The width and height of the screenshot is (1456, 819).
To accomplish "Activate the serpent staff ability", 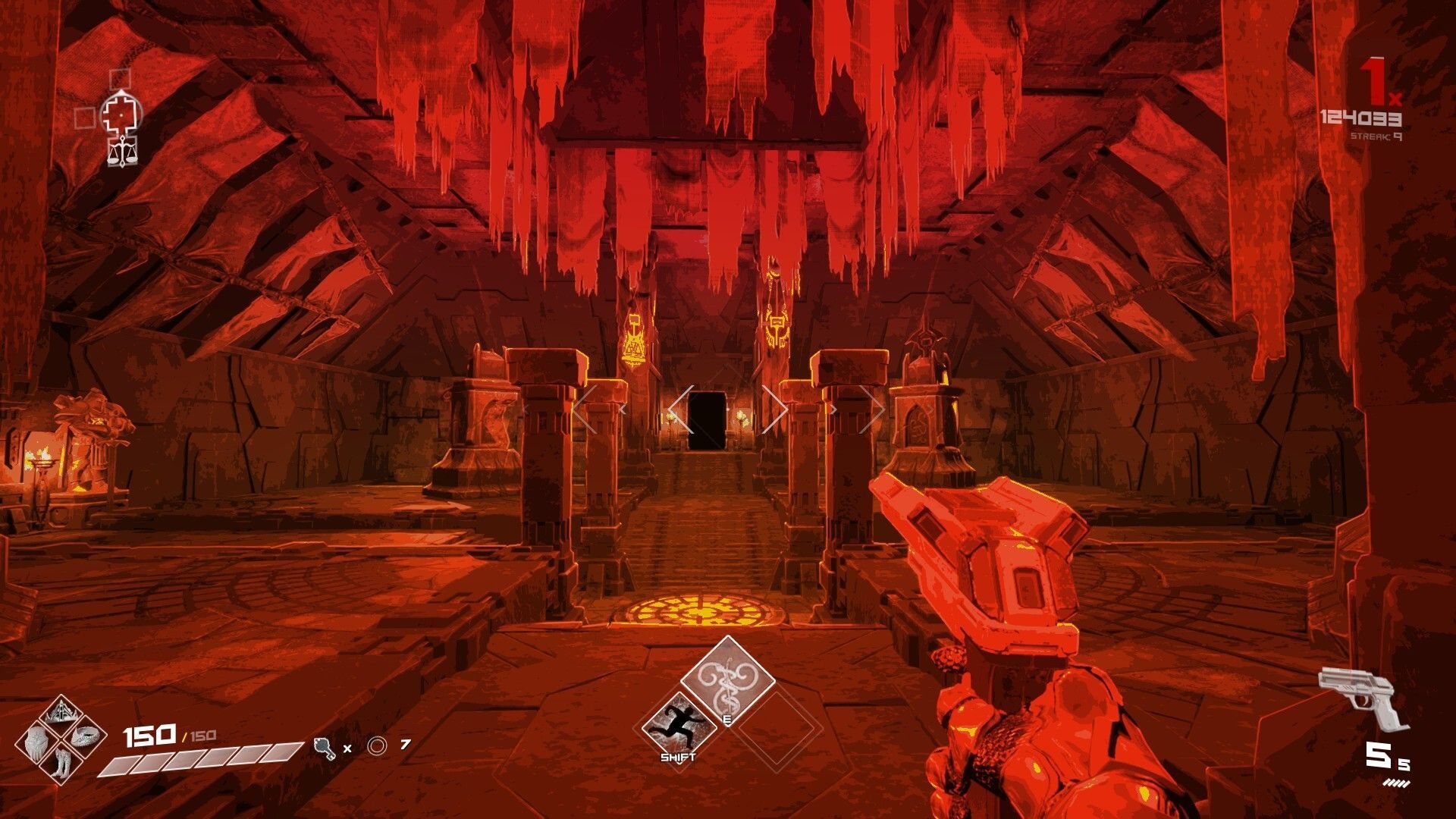I will 727,678.
